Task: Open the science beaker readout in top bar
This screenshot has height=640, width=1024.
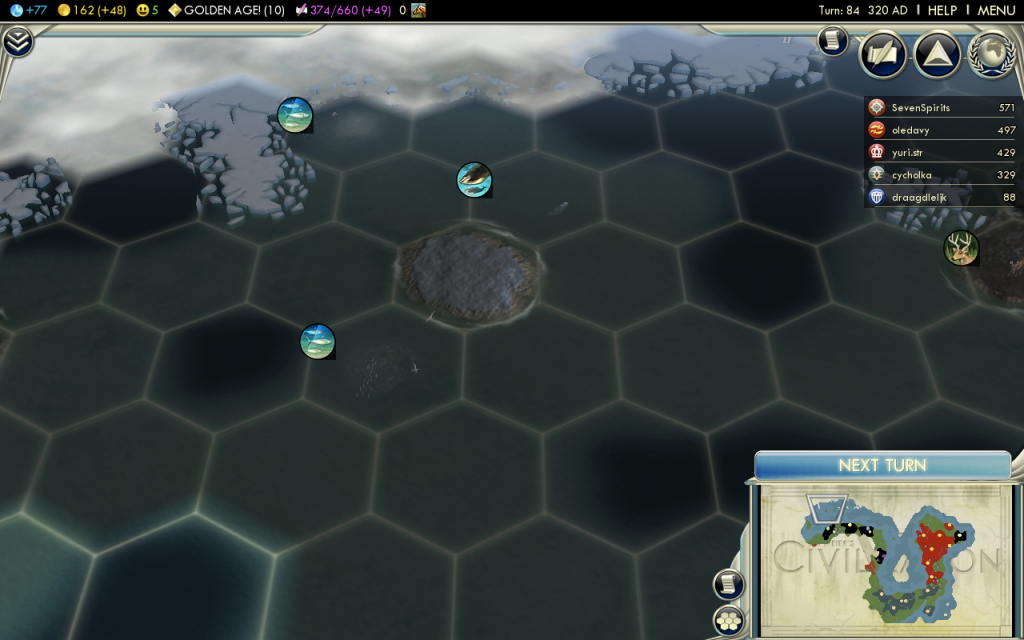Action: tap(30, 10)
